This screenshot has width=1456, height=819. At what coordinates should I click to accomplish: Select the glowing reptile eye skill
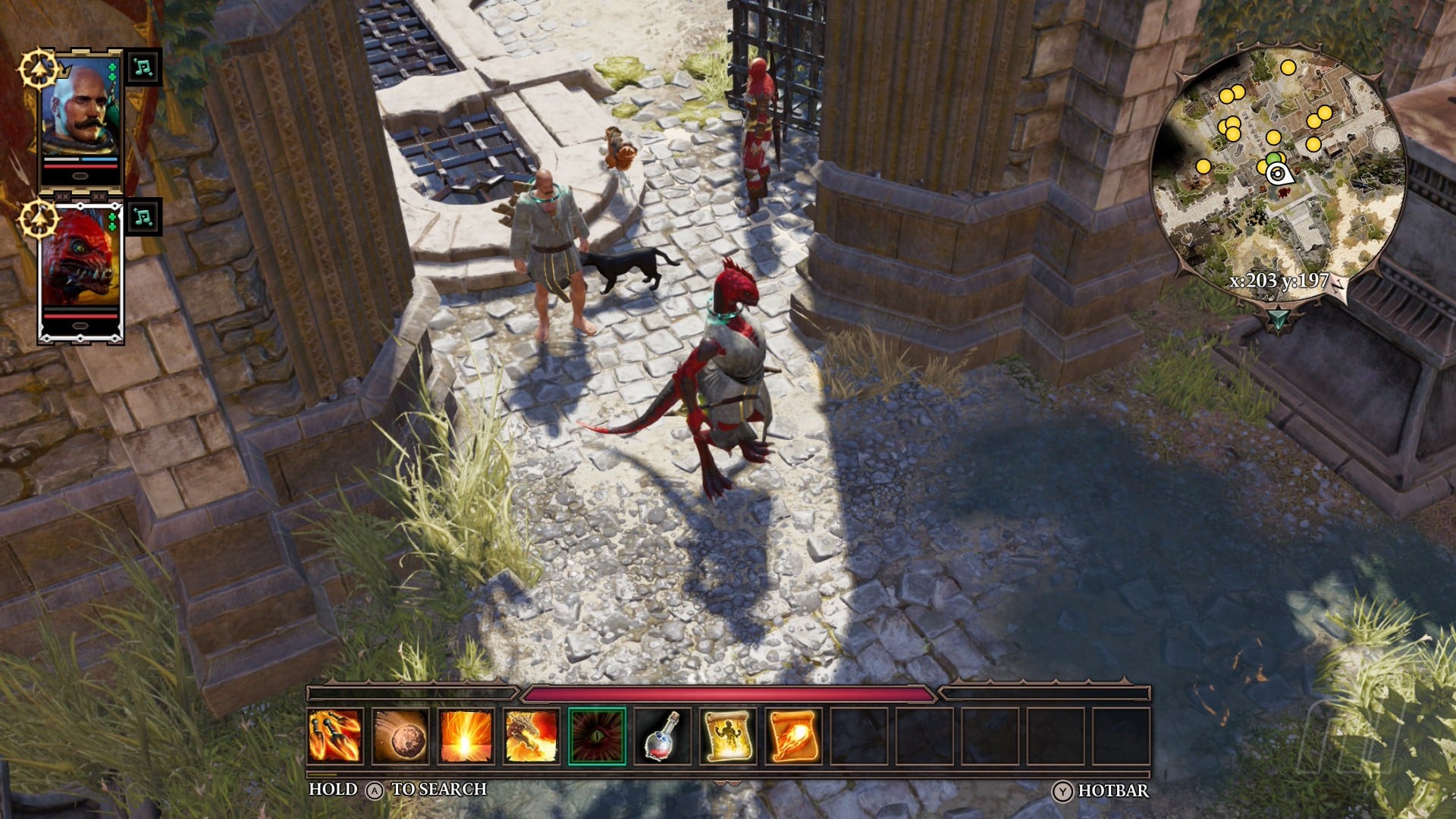(x=597, y=736)
